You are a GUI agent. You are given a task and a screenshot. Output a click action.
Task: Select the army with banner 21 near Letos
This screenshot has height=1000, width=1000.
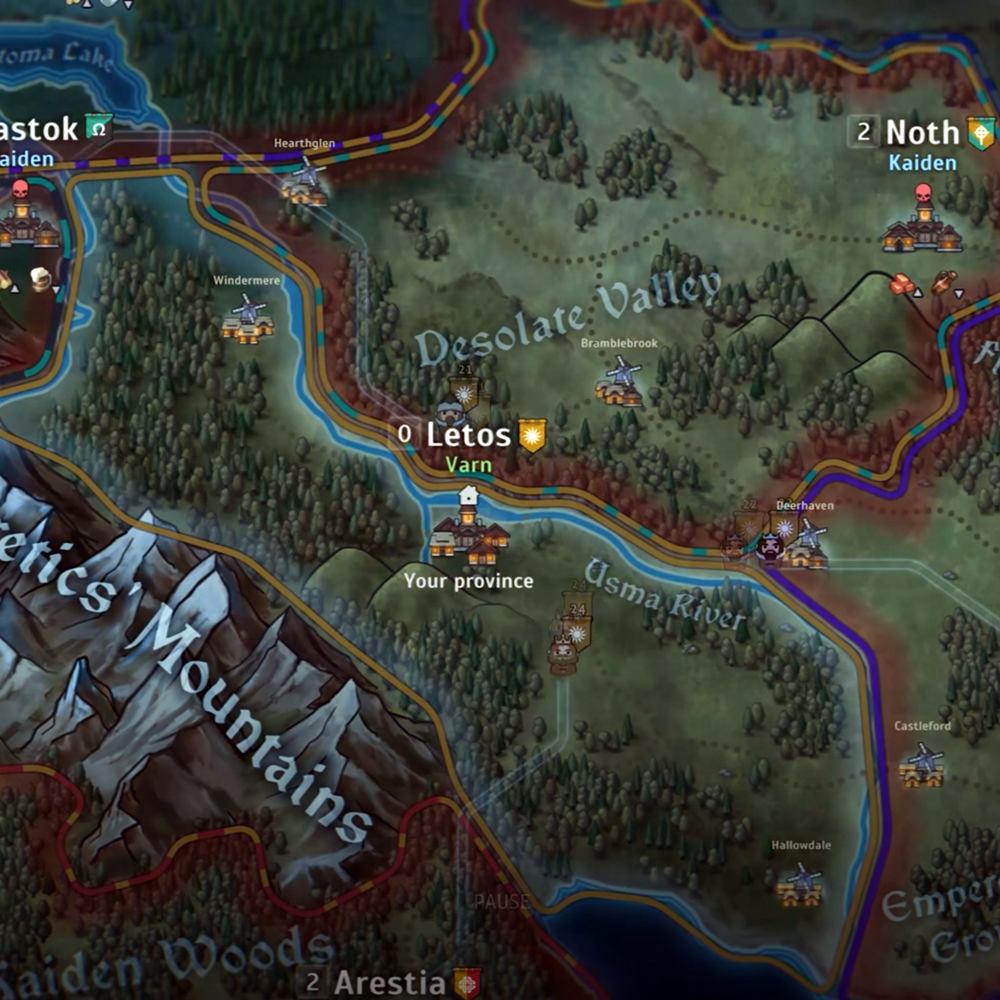[x=463, y=397]
